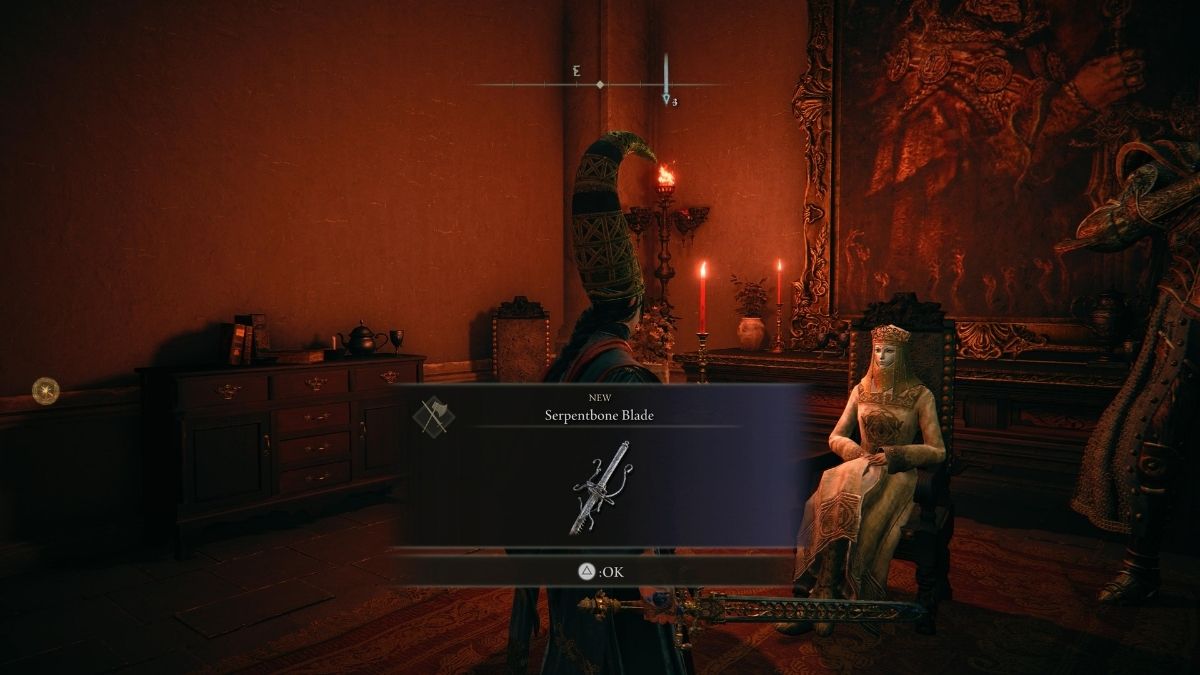Viewport: 1200px width, 675px height.
Task: Select the Serpentbone Blade item image
Action: [x=600, y=487]
